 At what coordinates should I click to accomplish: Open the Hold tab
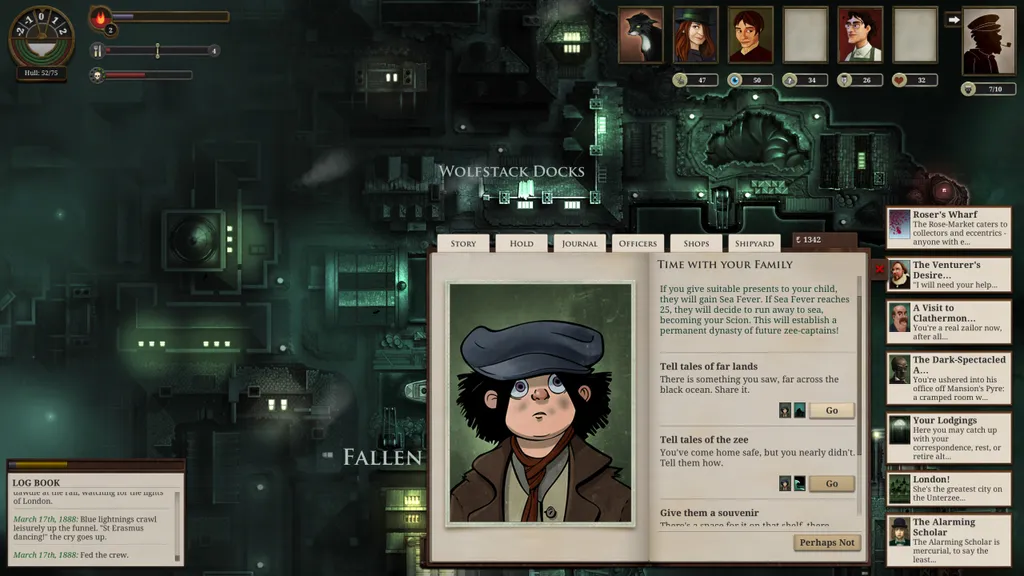521,243
